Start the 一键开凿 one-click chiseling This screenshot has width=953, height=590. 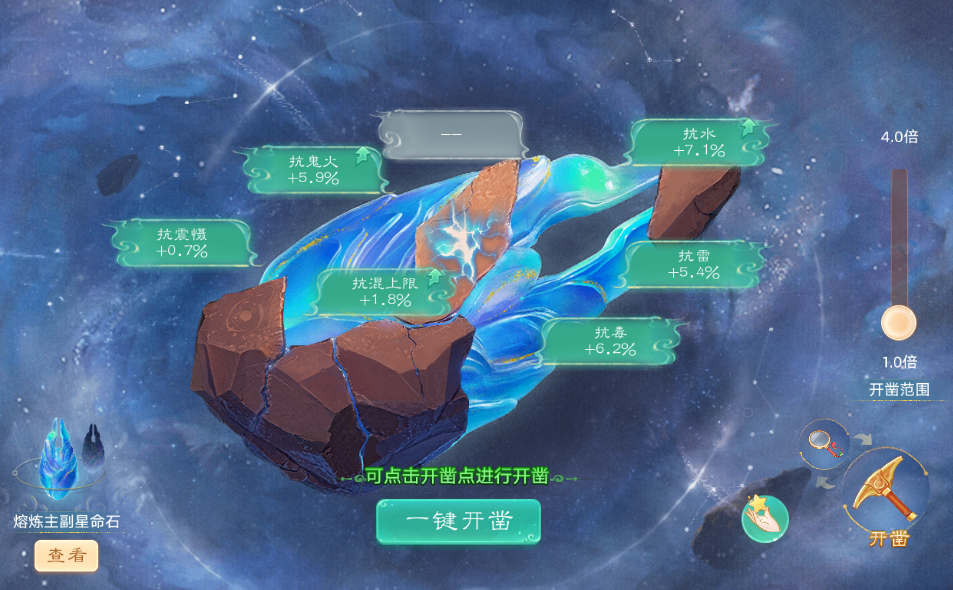[x=458, y=521]
